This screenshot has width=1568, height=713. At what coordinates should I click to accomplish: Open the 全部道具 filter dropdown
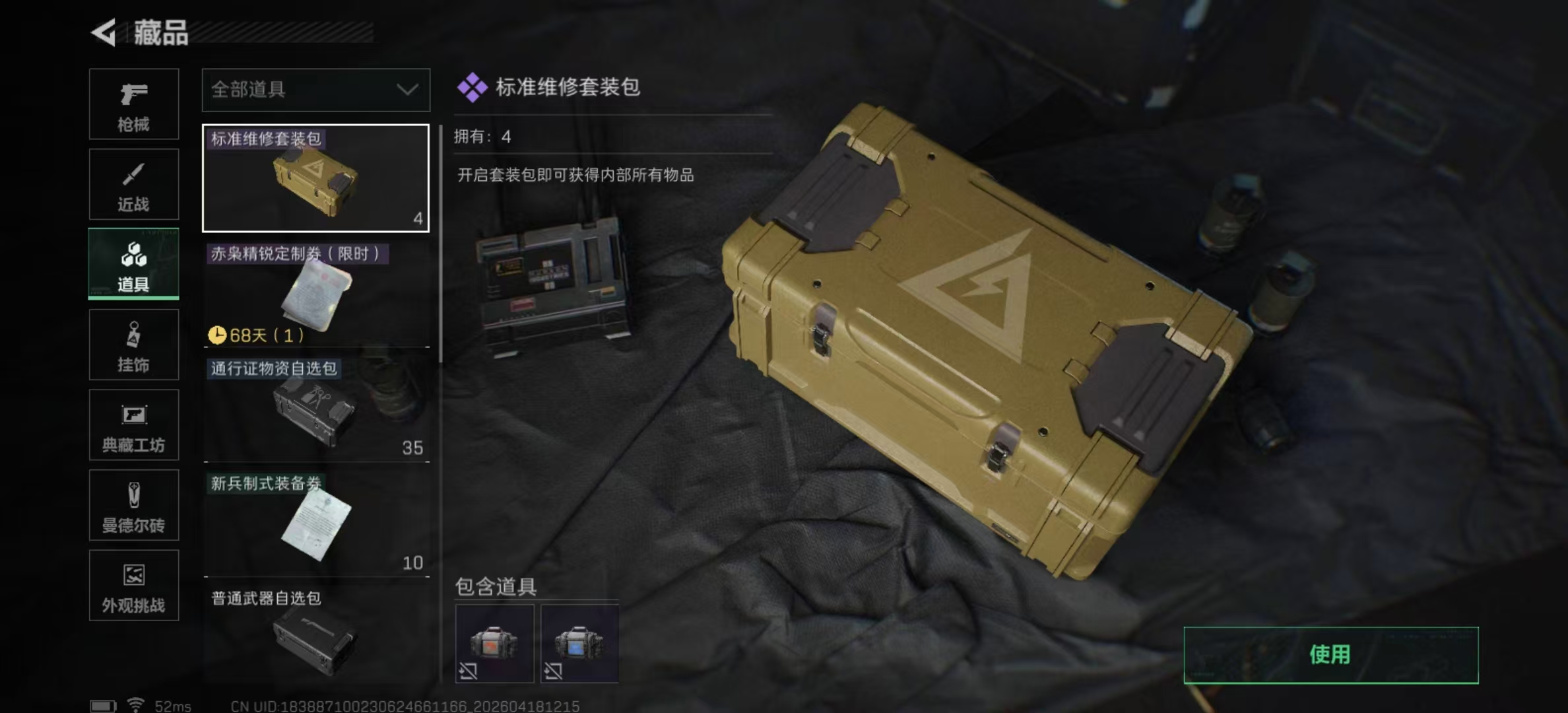[315, 90]
